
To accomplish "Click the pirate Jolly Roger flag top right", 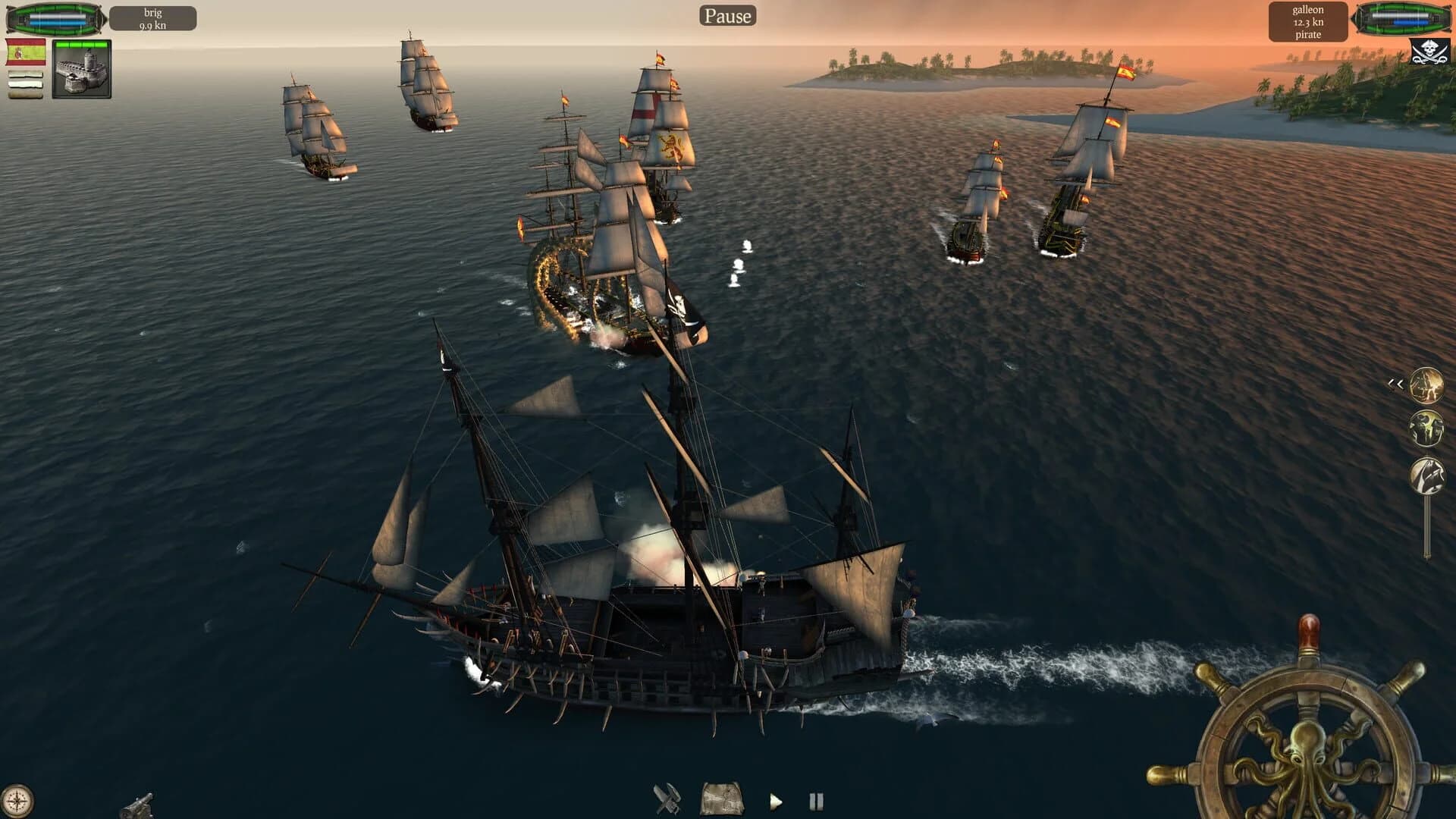I will 1431,52.
